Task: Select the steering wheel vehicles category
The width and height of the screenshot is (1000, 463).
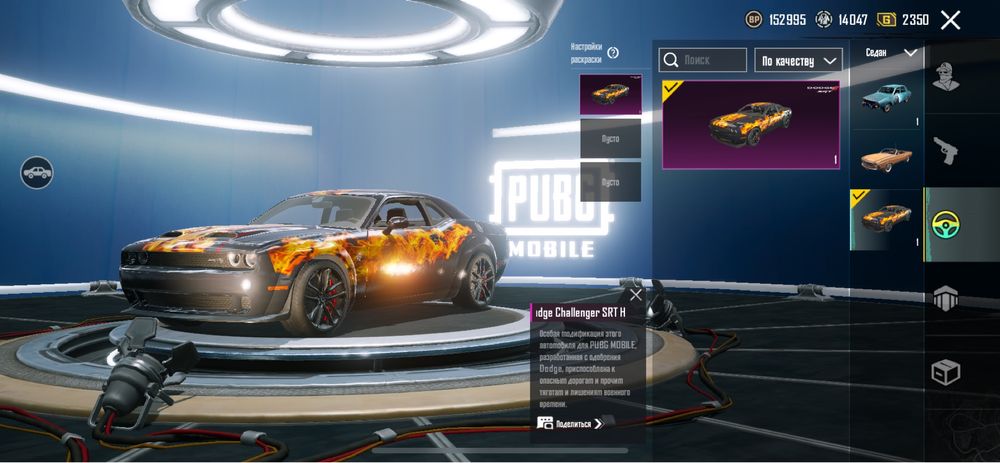Action: coord(946,225)
